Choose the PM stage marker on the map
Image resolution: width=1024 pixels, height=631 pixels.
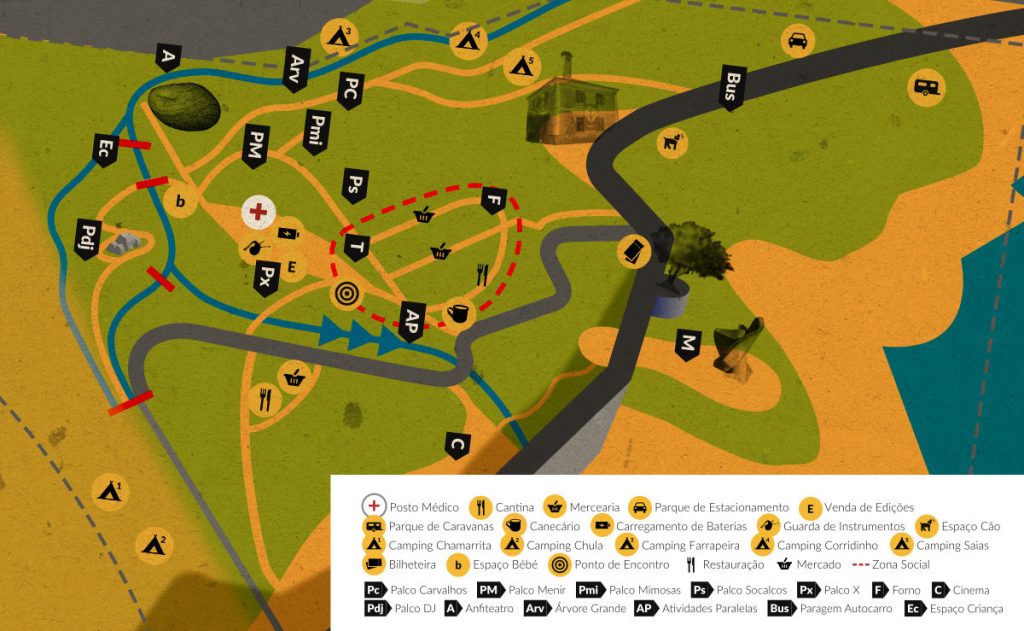tap(257, 146)
